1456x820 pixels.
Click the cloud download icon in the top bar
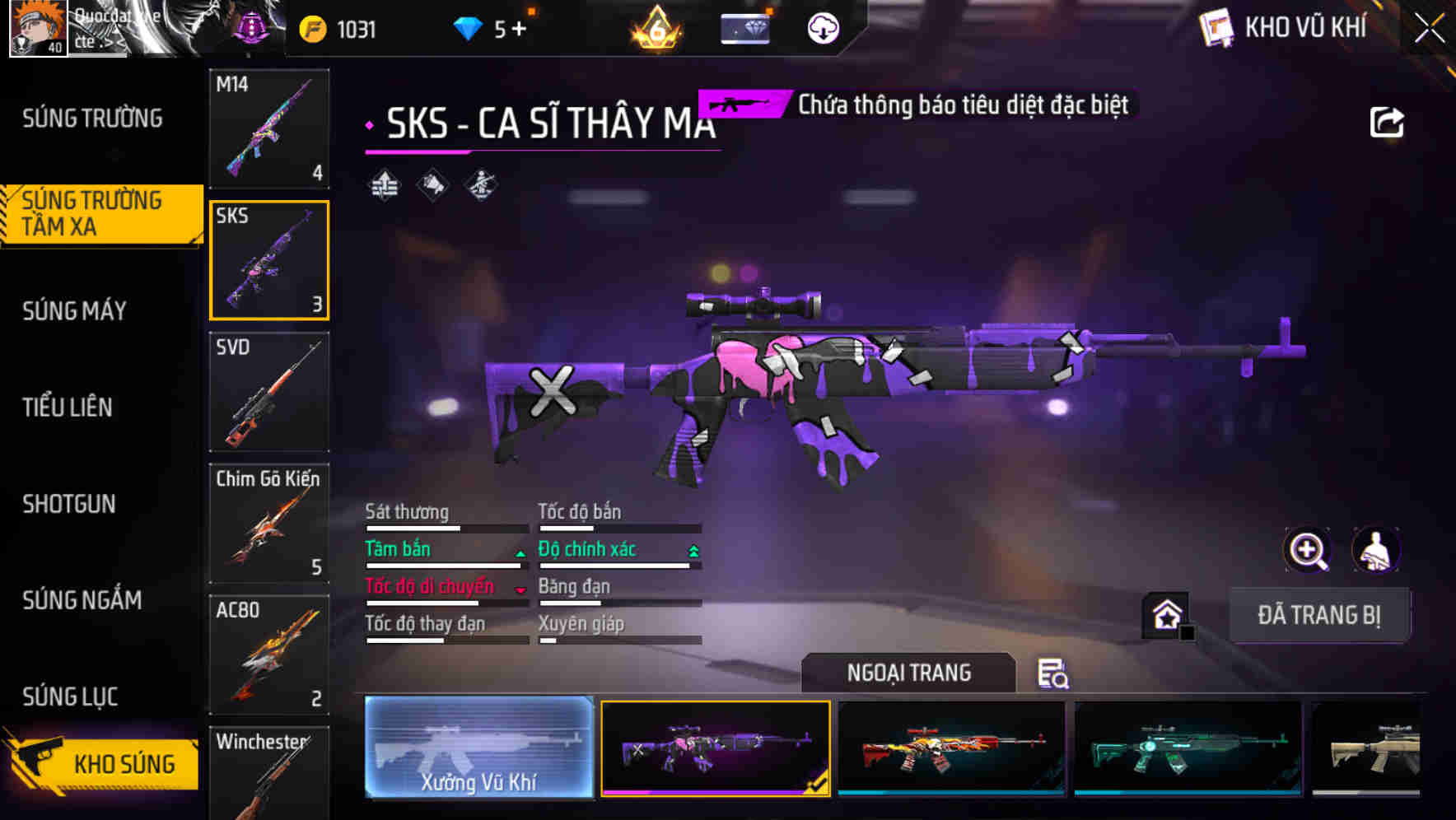coord(821,27)
